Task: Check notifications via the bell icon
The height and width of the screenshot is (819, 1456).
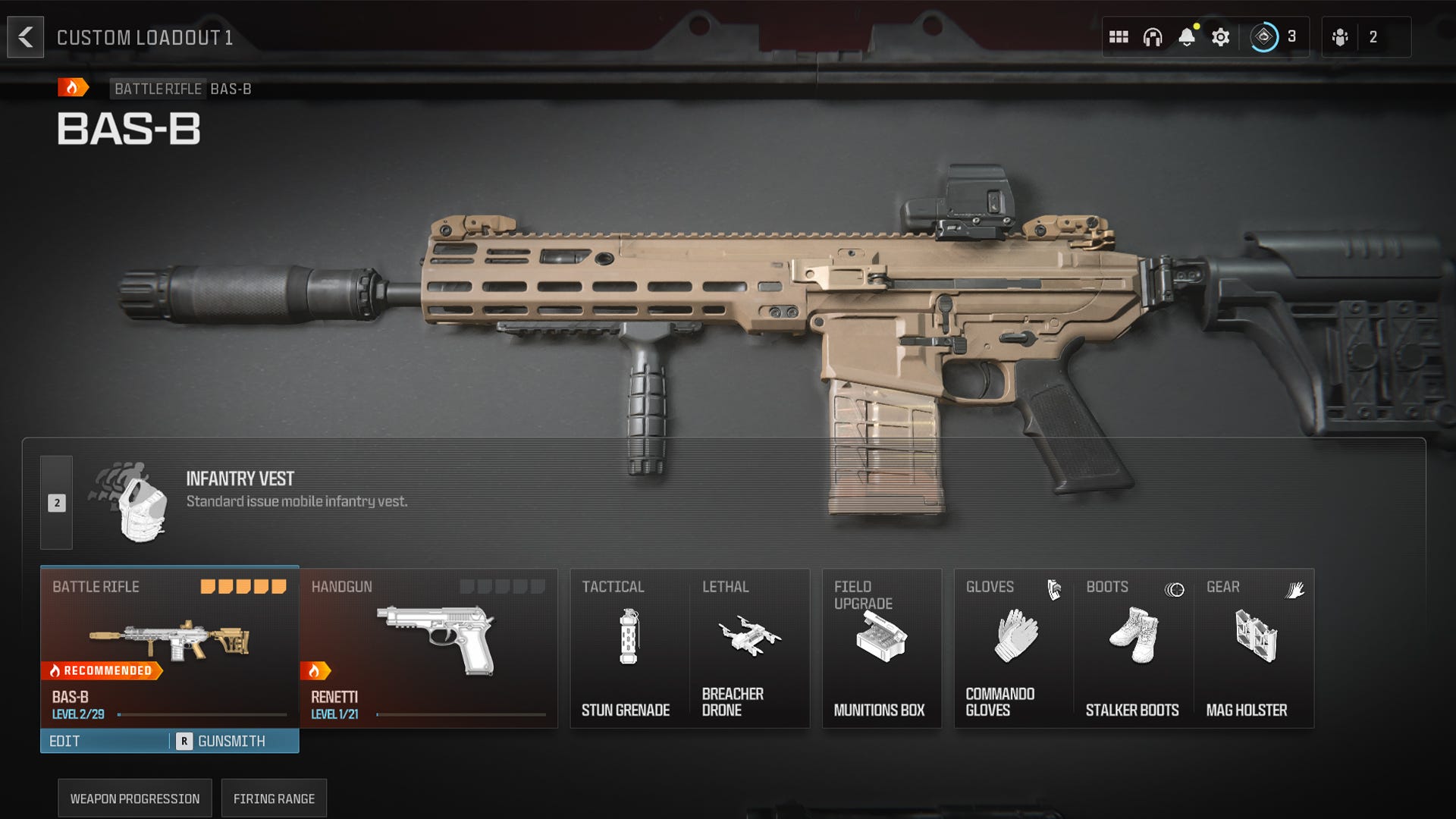Action: (x=1187, y=36)
